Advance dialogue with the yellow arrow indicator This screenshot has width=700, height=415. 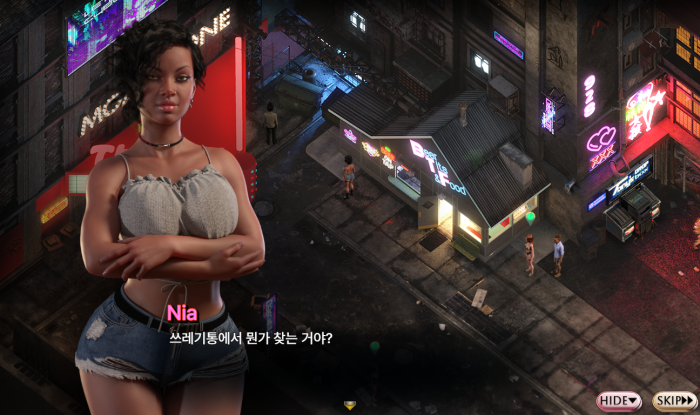(349, 405)
